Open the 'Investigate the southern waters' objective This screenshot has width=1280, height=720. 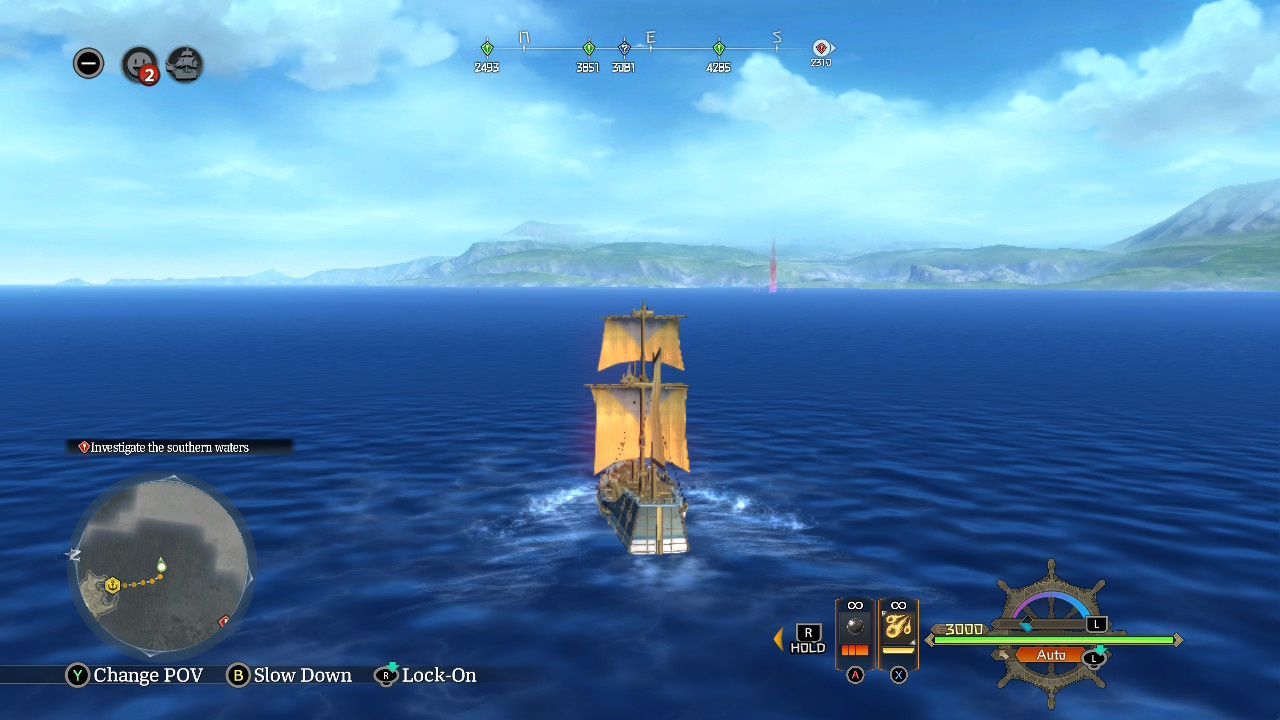tap(170, 447)
